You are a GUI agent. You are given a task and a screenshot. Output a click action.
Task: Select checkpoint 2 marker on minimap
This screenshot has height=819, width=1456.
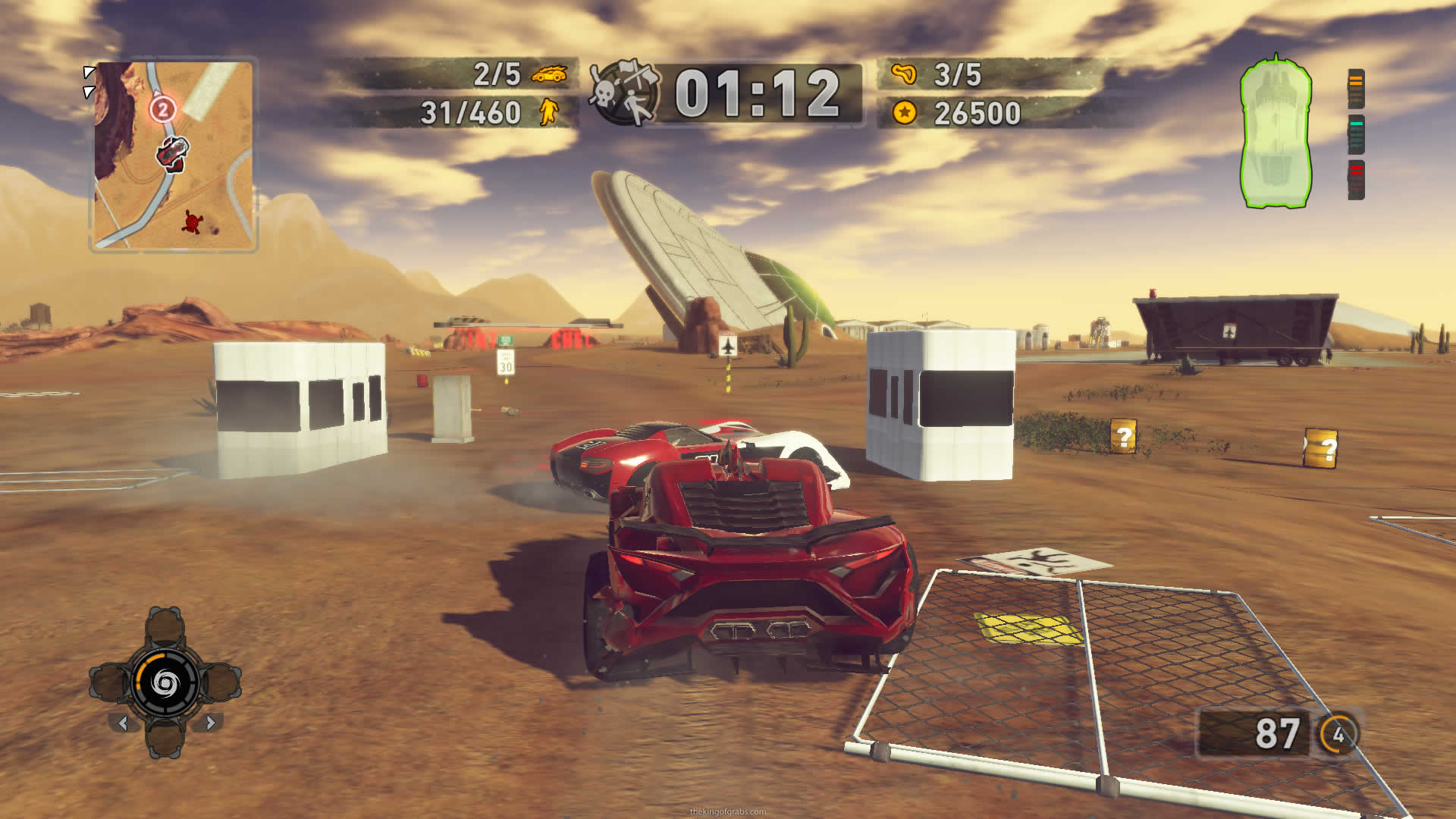point(162,110)
